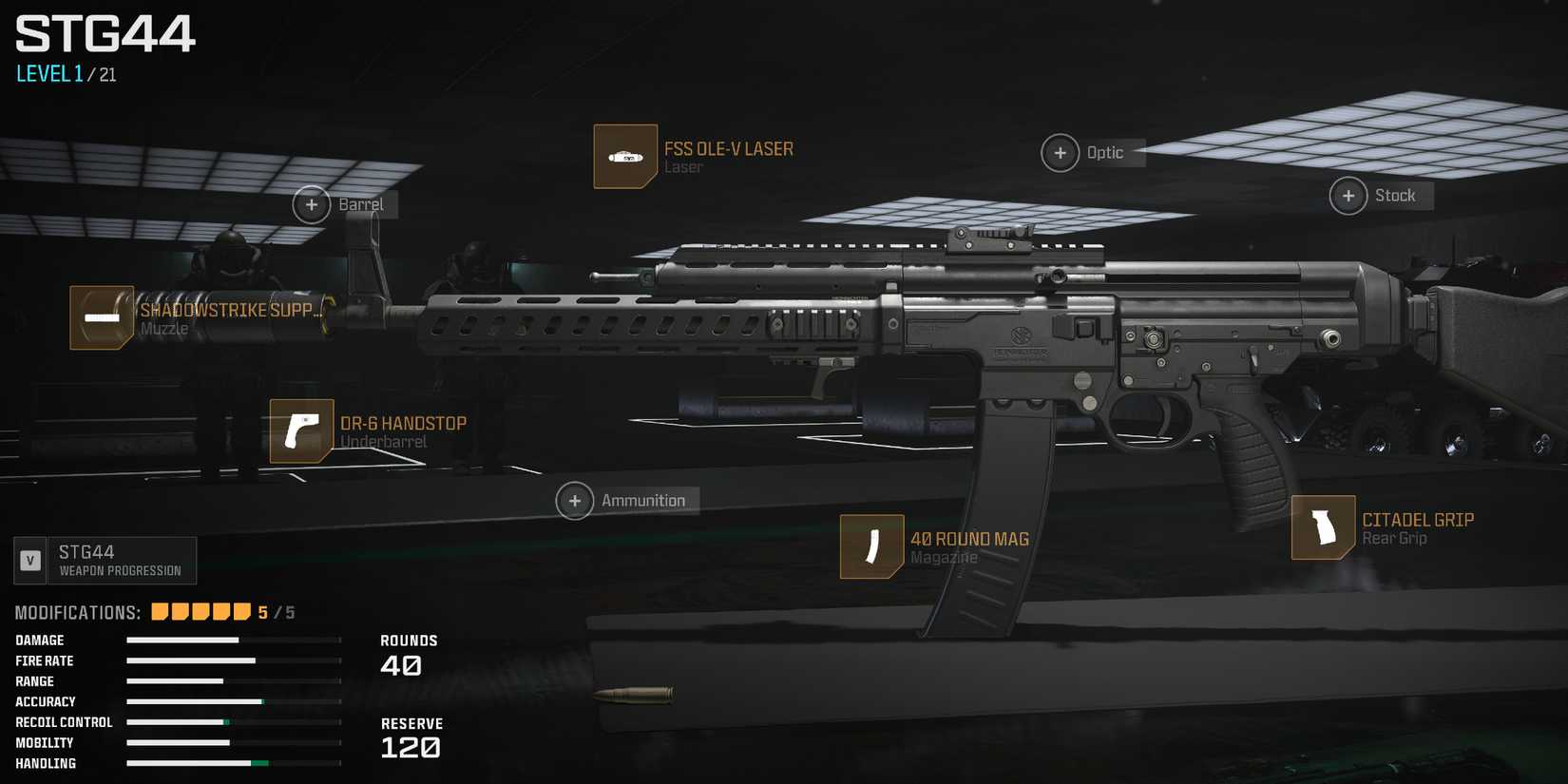Click the V weapon progression icon
The width and height of the screenshot is (1568, 784).
tap(29, 560)
